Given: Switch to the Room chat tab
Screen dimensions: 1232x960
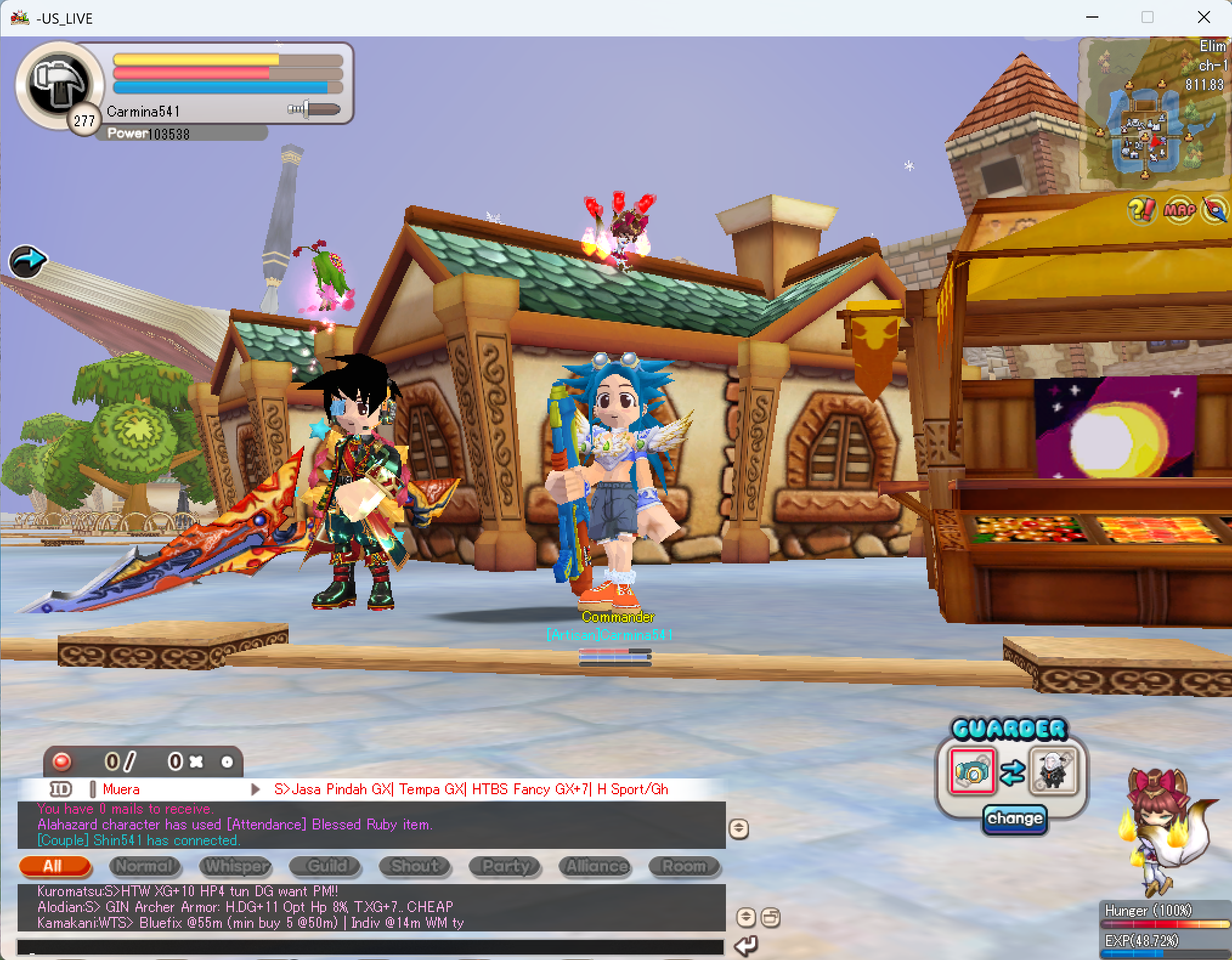Looking at the screenshot, I should point(684,866).
